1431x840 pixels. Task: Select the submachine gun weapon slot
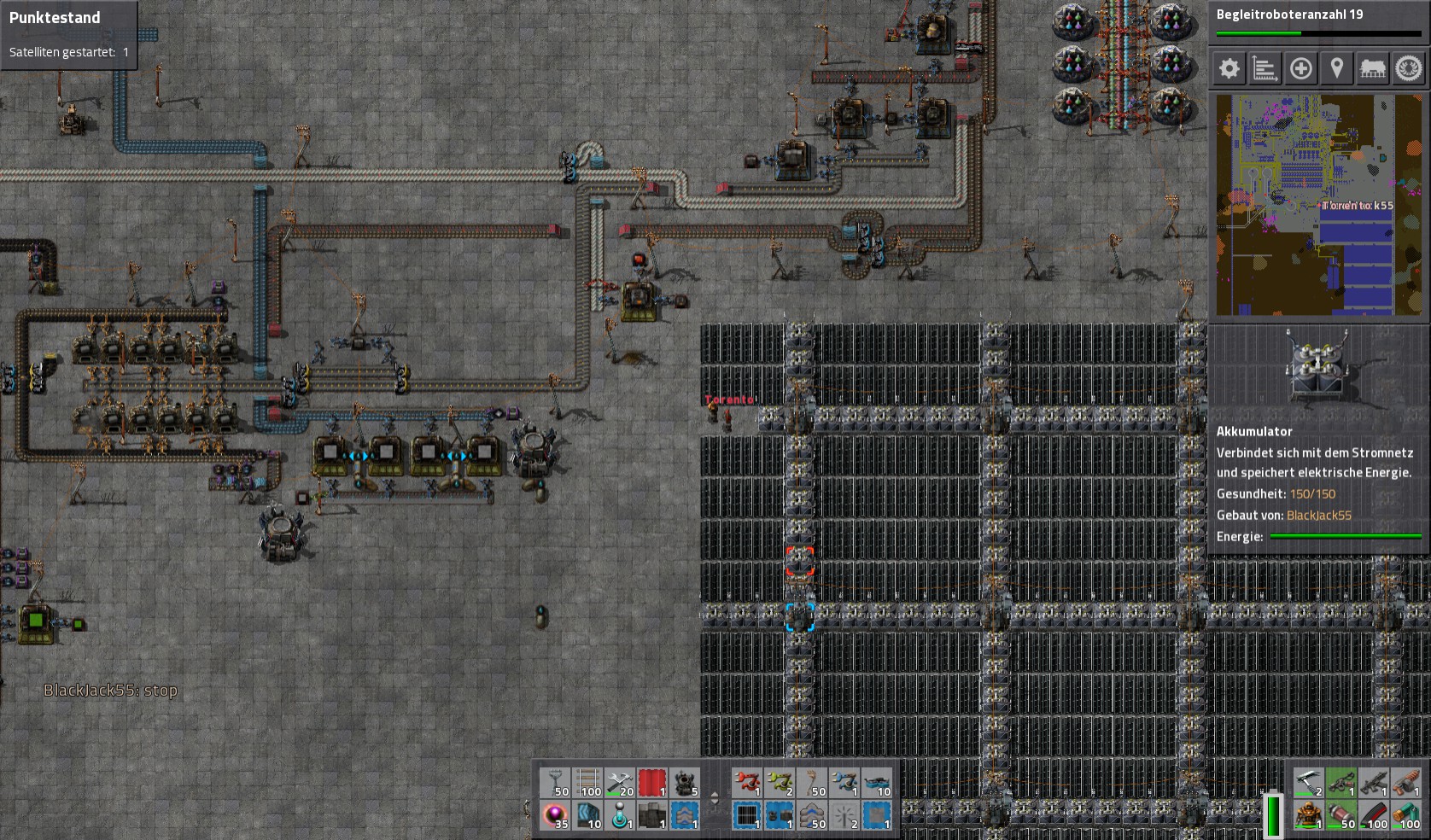point(1374,783)
